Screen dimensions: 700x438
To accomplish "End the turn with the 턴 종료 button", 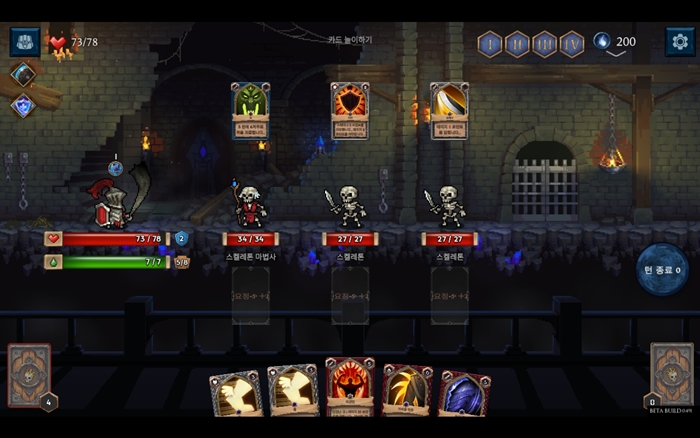I will pyautogui.click(x=661, y=270).
